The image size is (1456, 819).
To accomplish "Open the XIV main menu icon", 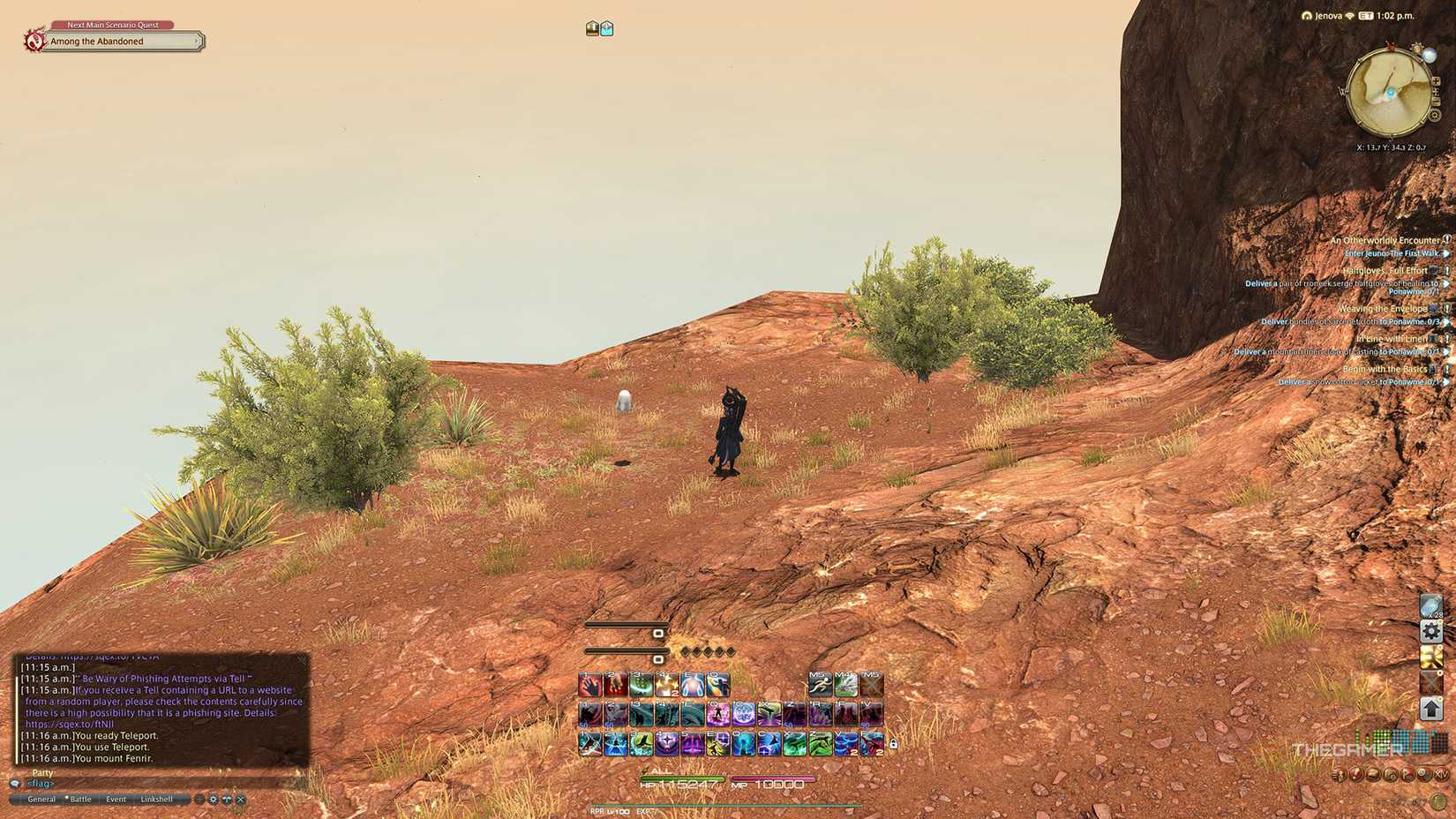I will point(1441,774).
